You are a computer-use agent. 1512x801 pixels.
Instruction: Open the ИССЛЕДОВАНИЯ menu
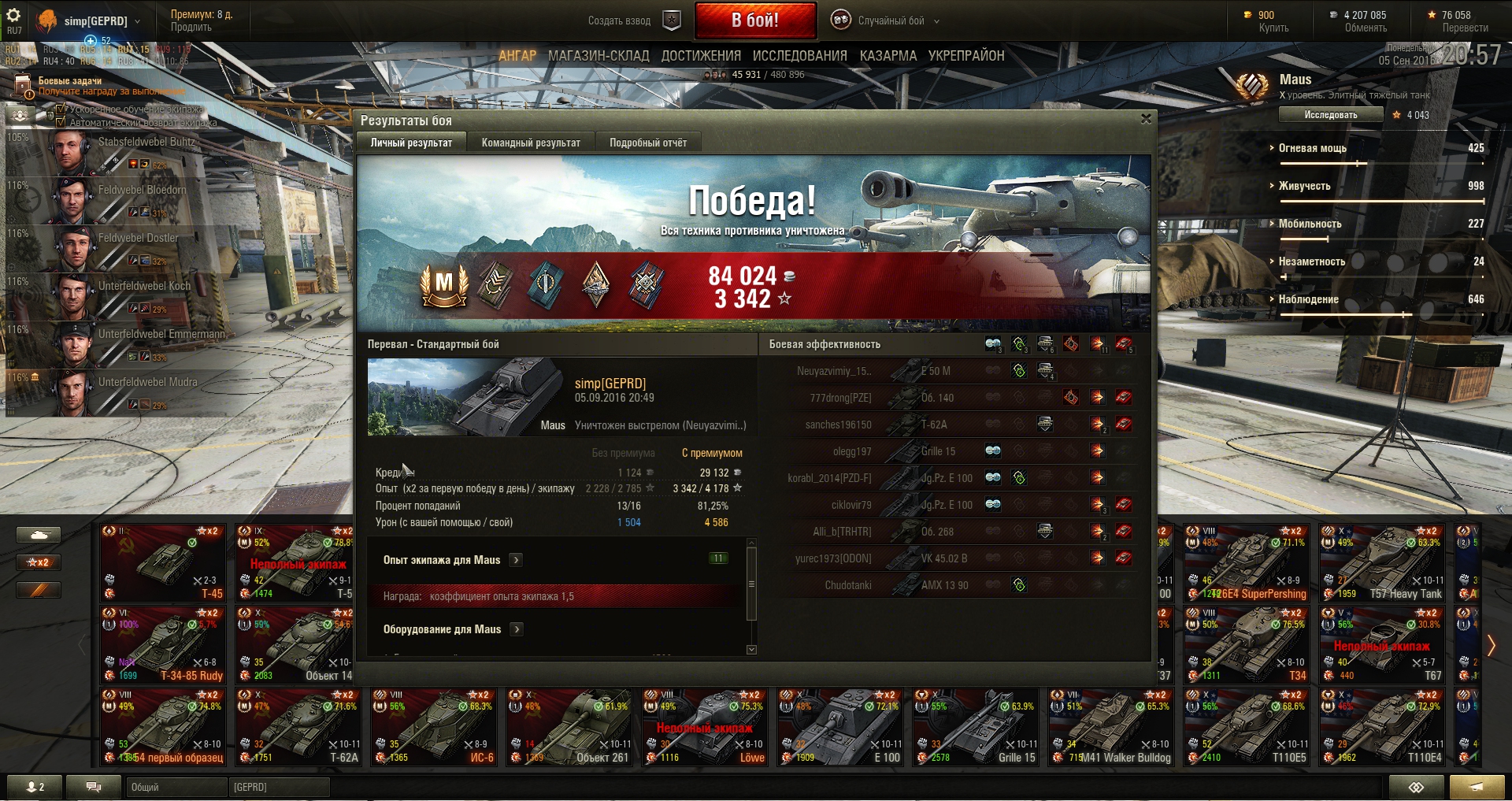(799, 56)
